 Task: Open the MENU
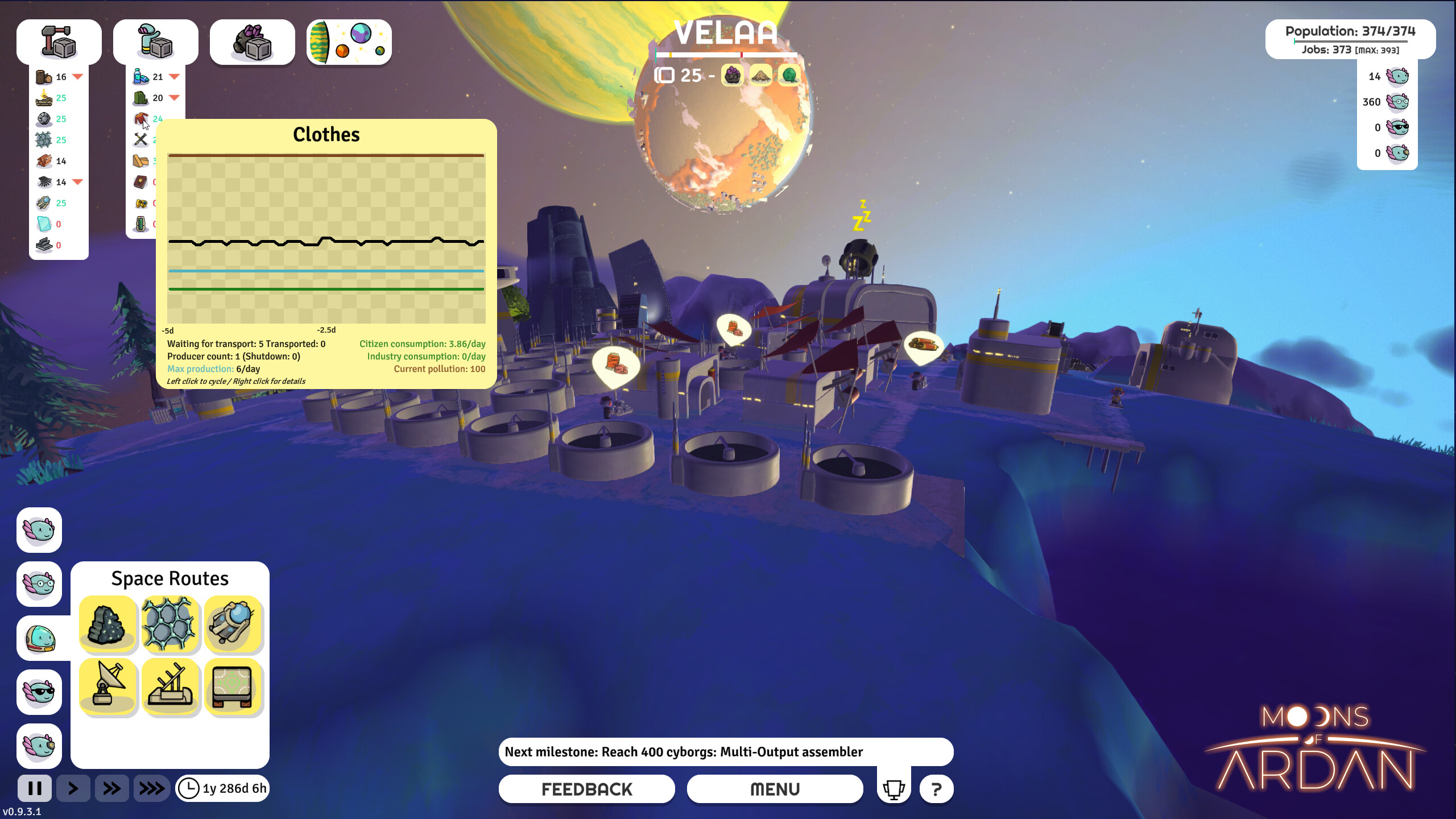coord(775,789)
